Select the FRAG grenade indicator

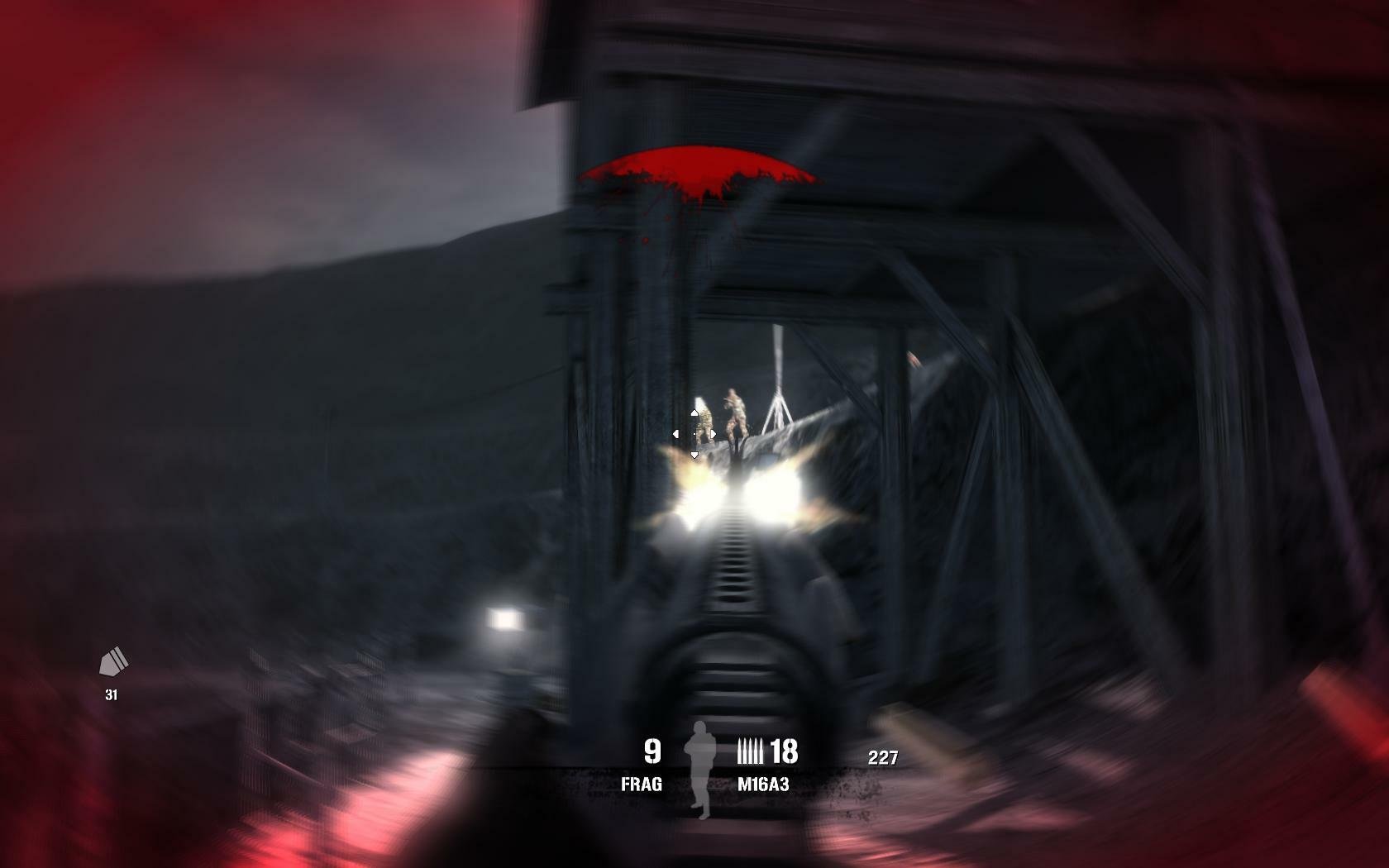(642, 784)
